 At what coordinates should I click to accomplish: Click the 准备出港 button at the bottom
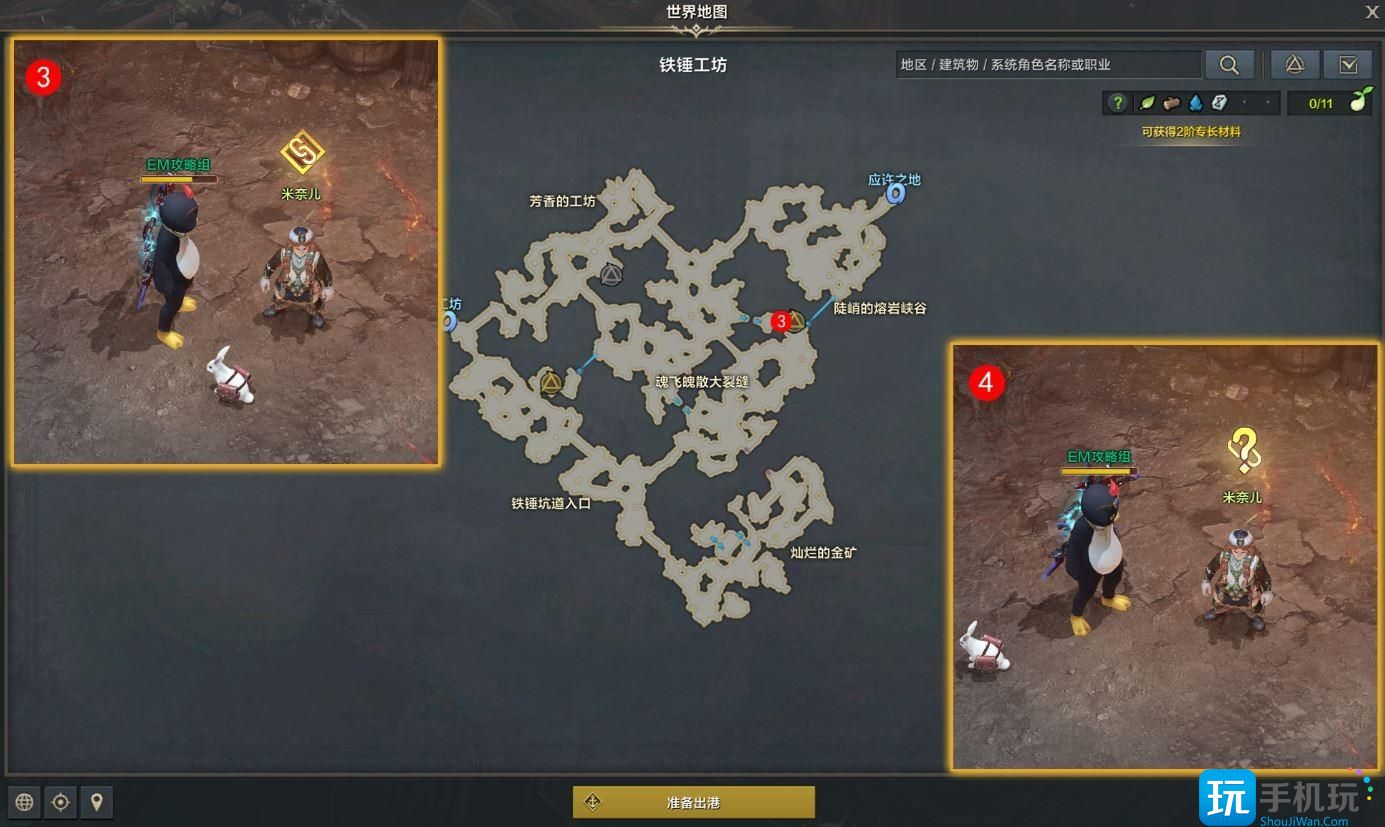(692, 802)
